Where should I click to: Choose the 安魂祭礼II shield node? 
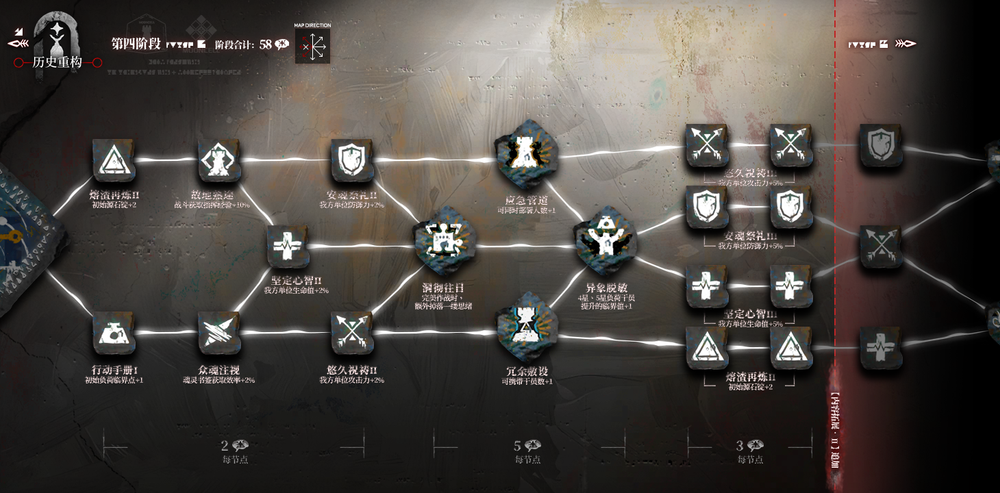[351, 160]
